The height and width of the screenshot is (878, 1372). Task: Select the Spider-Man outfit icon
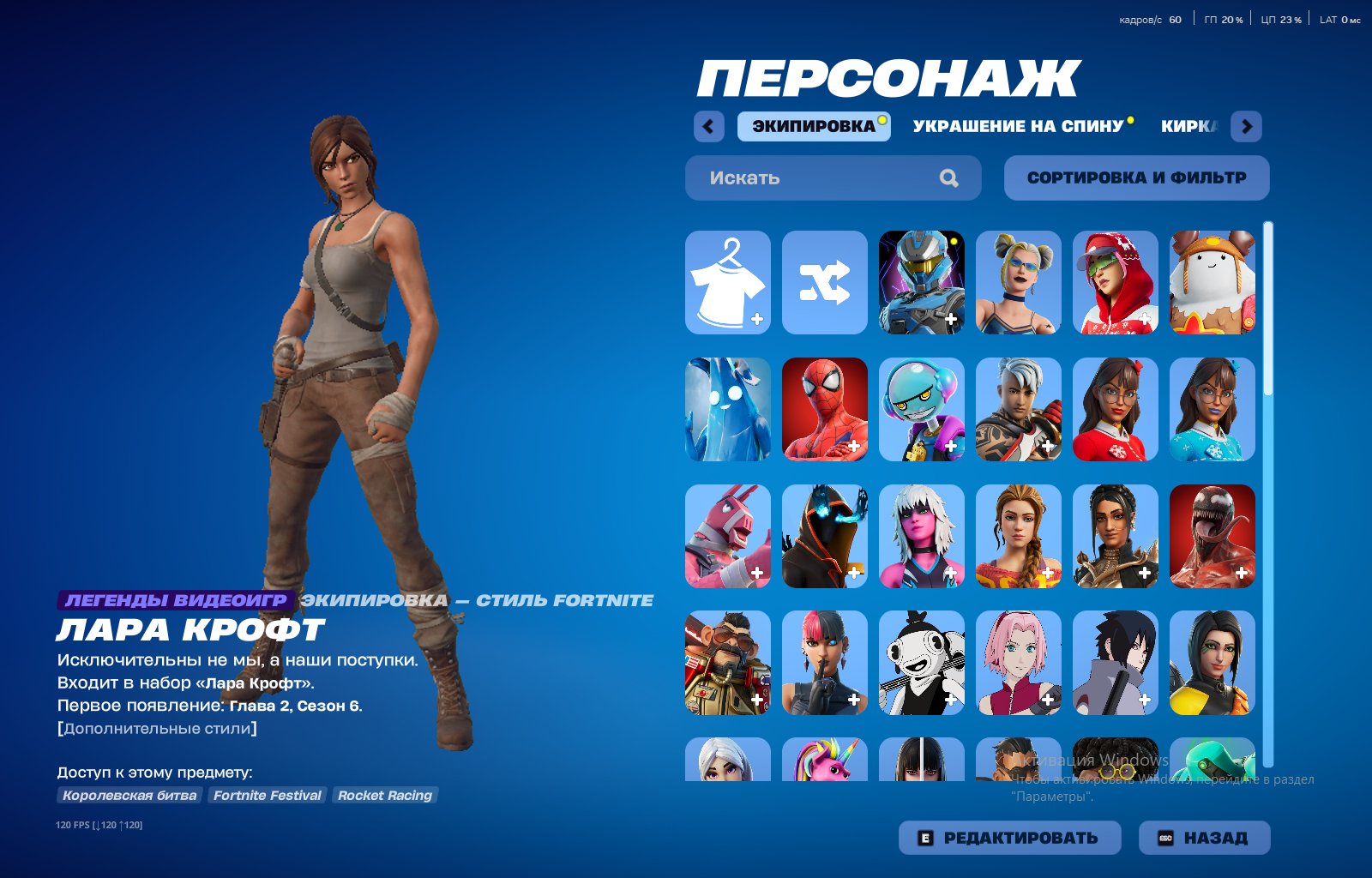824,409
